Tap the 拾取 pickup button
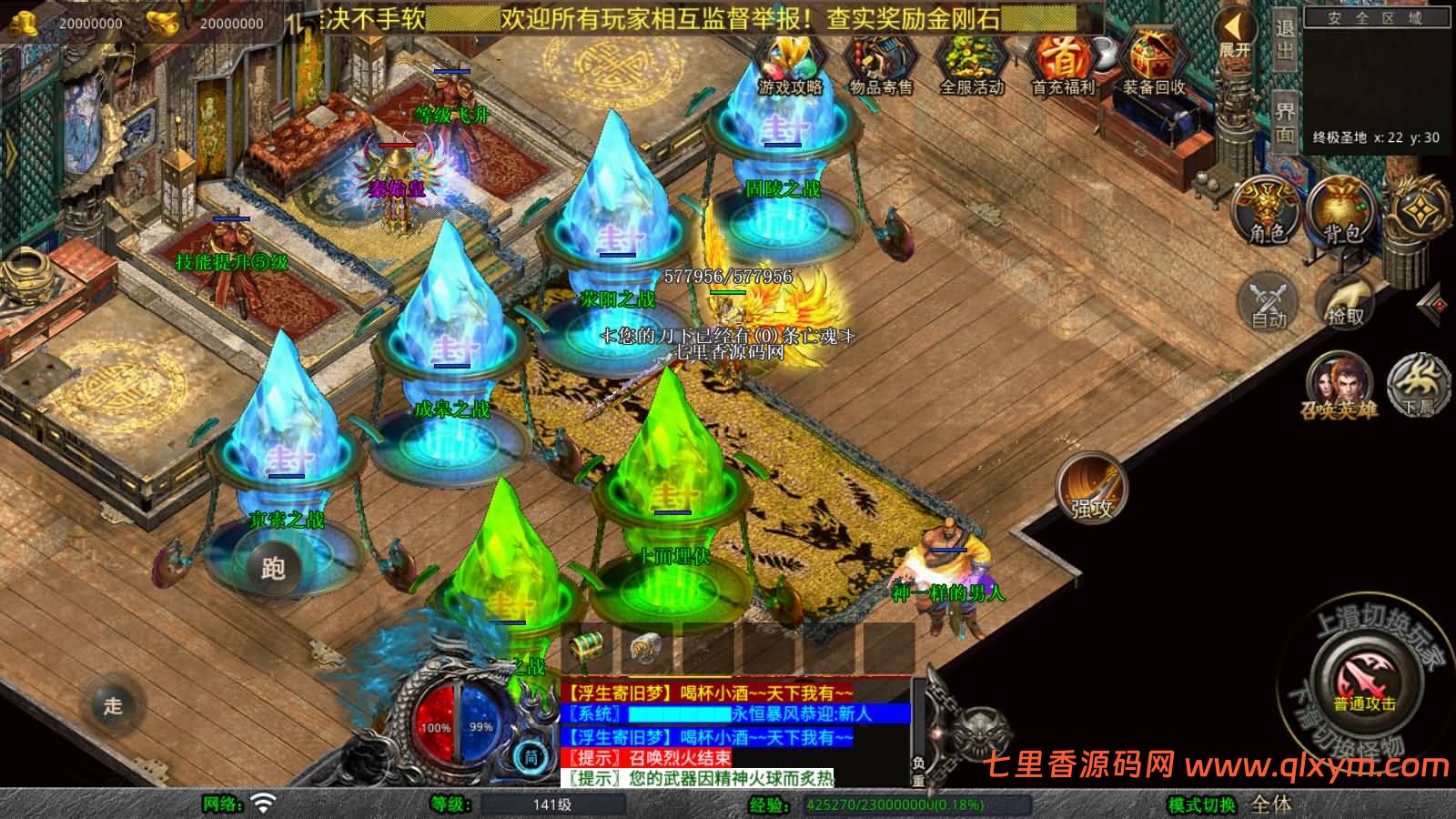Image resolution: width=1456 pixels, height=819 pixels. point(1346,301)
